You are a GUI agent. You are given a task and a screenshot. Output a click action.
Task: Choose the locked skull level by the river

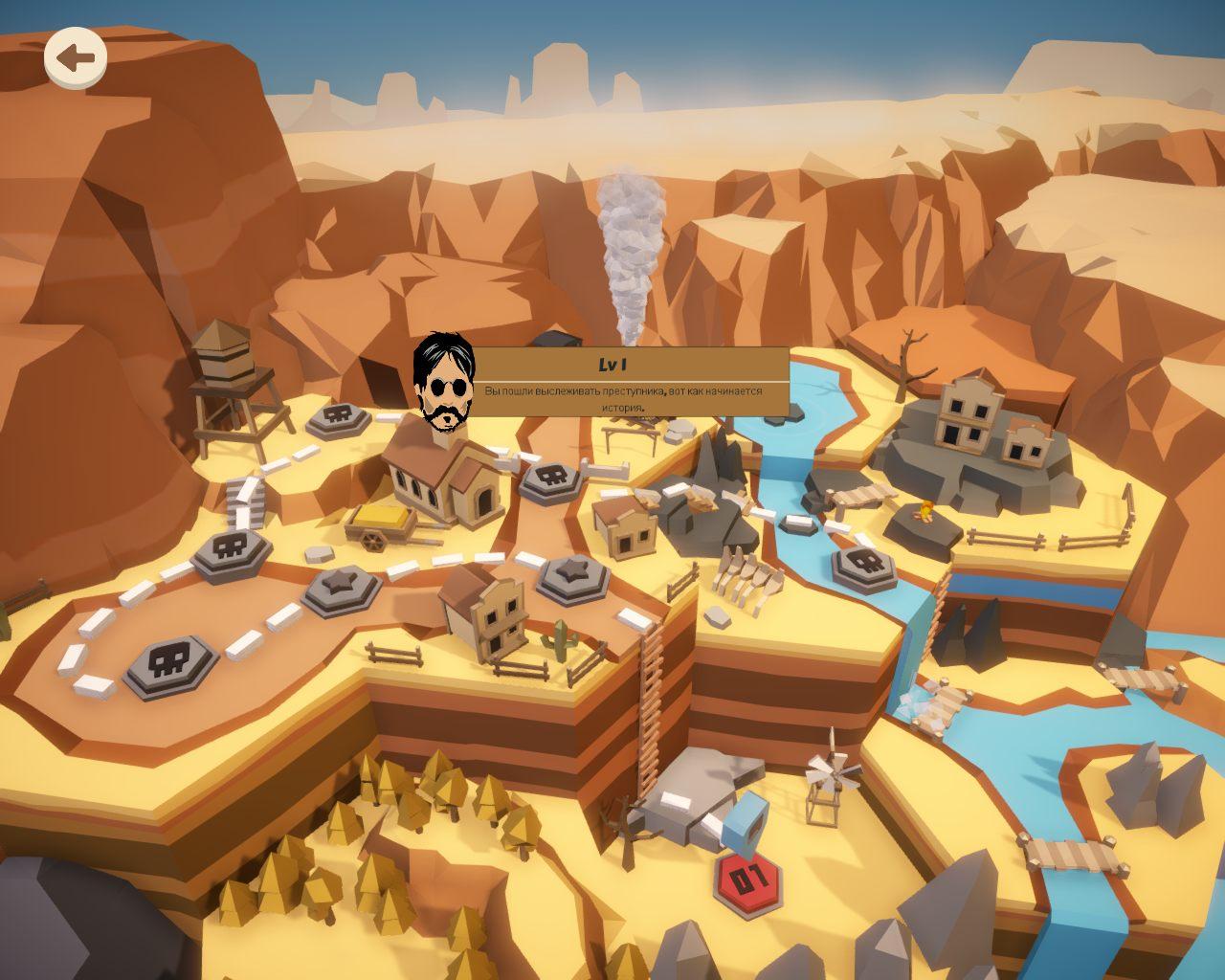point(863,567)
